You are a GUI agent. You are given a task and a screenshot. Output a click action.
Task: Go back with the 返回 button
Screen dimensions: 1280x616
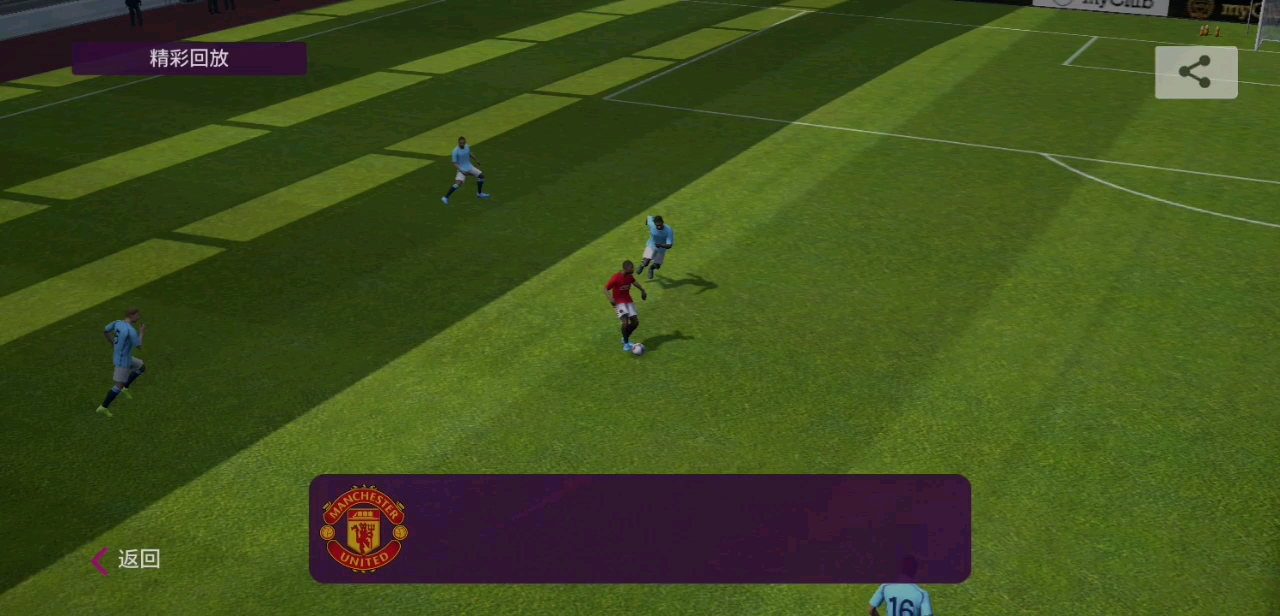pyautogui.click(x=127, y=560)
